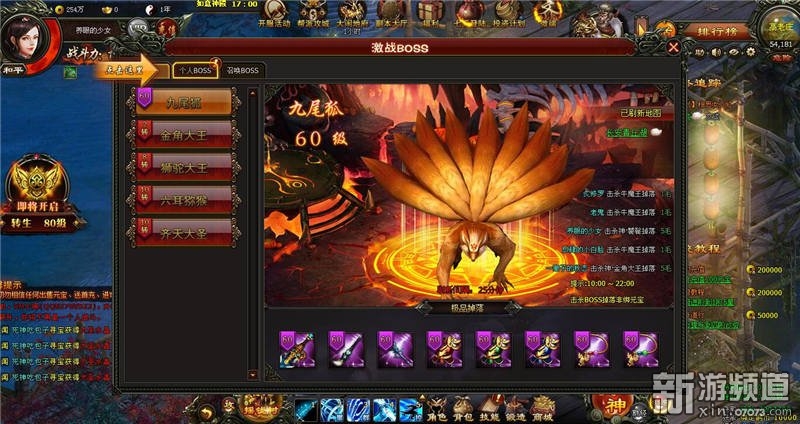Select 金角大王 in the boss list

(x=184, y=133)
